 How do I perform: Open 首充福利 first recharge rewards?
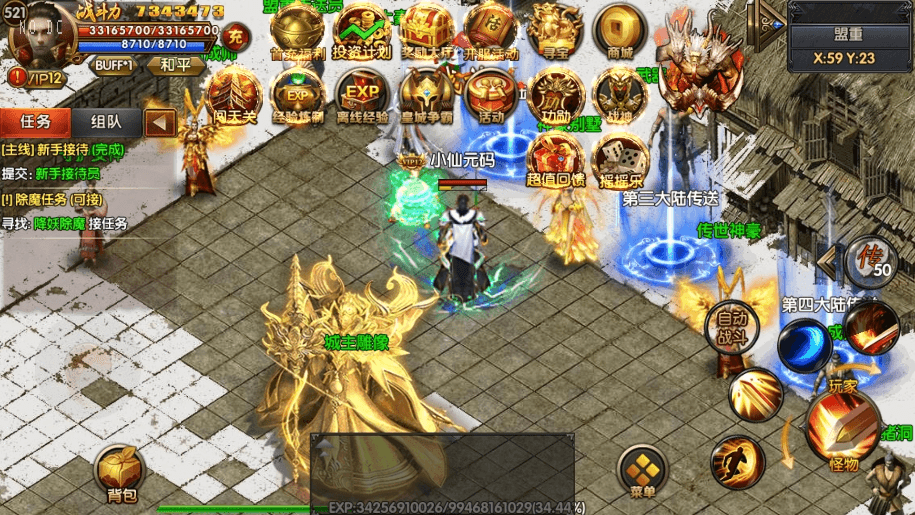pyautogui.click(x=297, y=30)
